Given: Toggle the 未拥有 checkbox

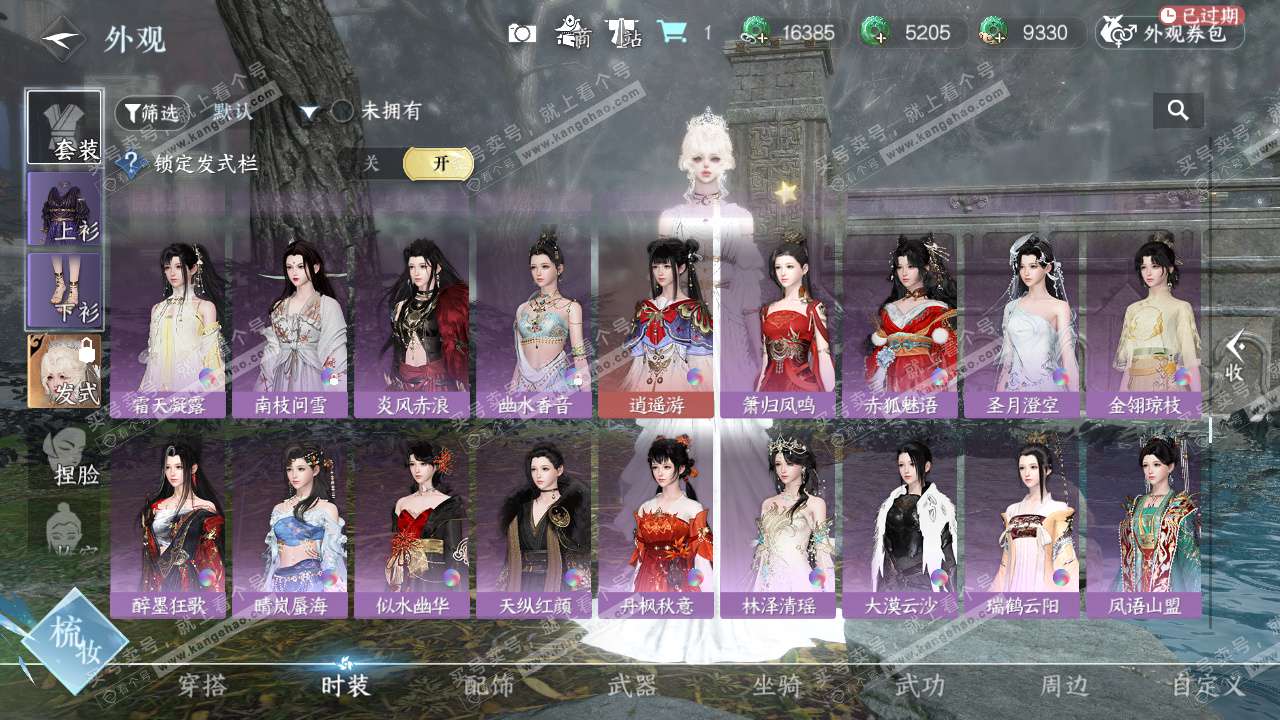Looking at the screenshot, I should click(x=343, y=111).
